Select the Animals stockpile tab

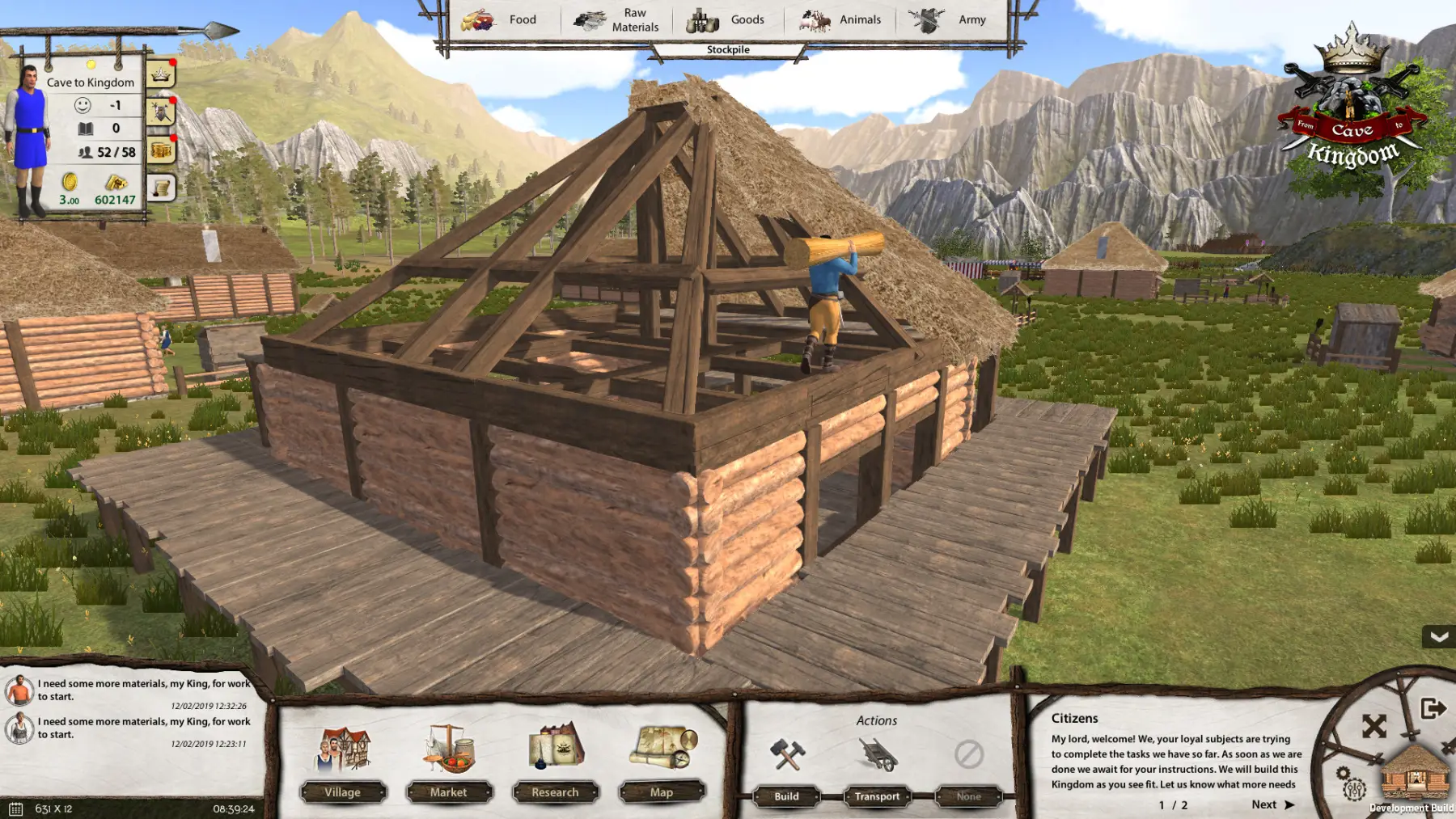840,19
